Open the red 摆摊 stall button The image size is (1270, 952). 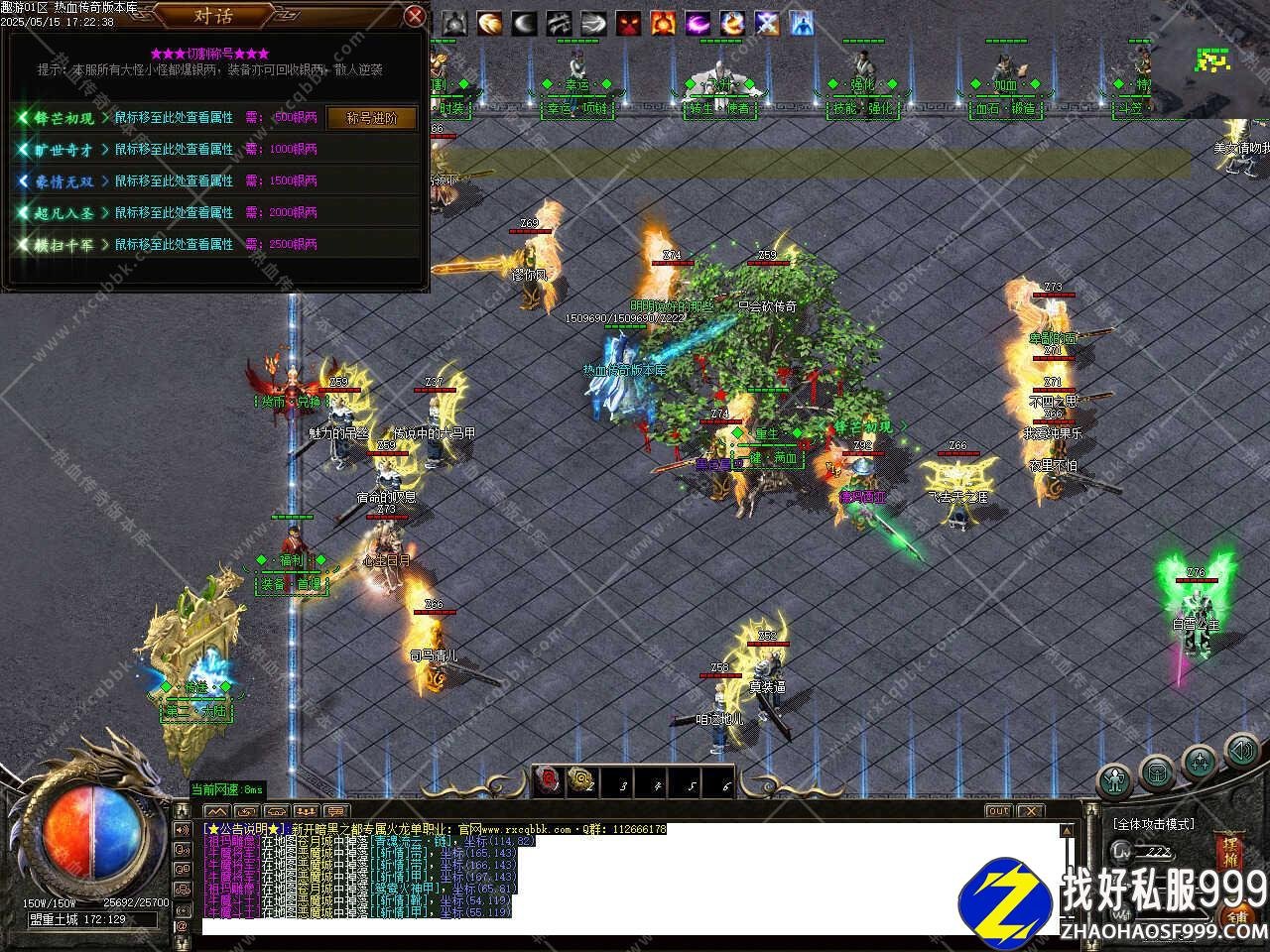pos(1227,853)
